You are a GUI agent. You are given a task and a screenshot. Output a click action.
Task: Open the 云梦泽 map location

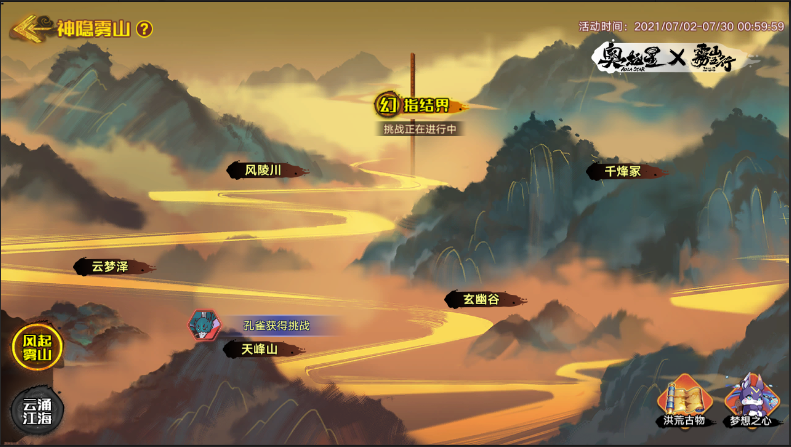click(x=111, y=266)
